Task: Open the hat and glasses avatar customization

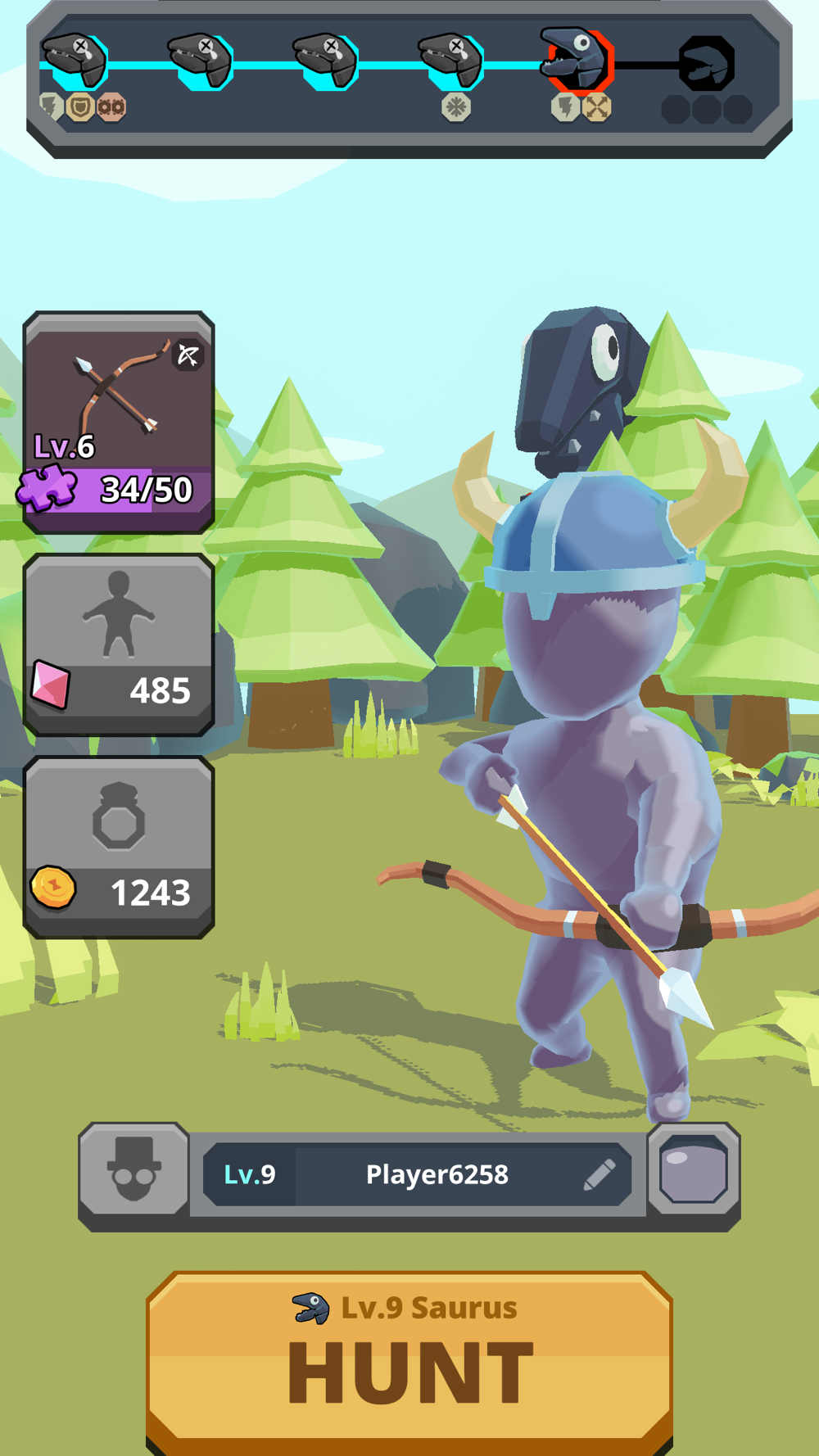Action: coord(134,1169)
